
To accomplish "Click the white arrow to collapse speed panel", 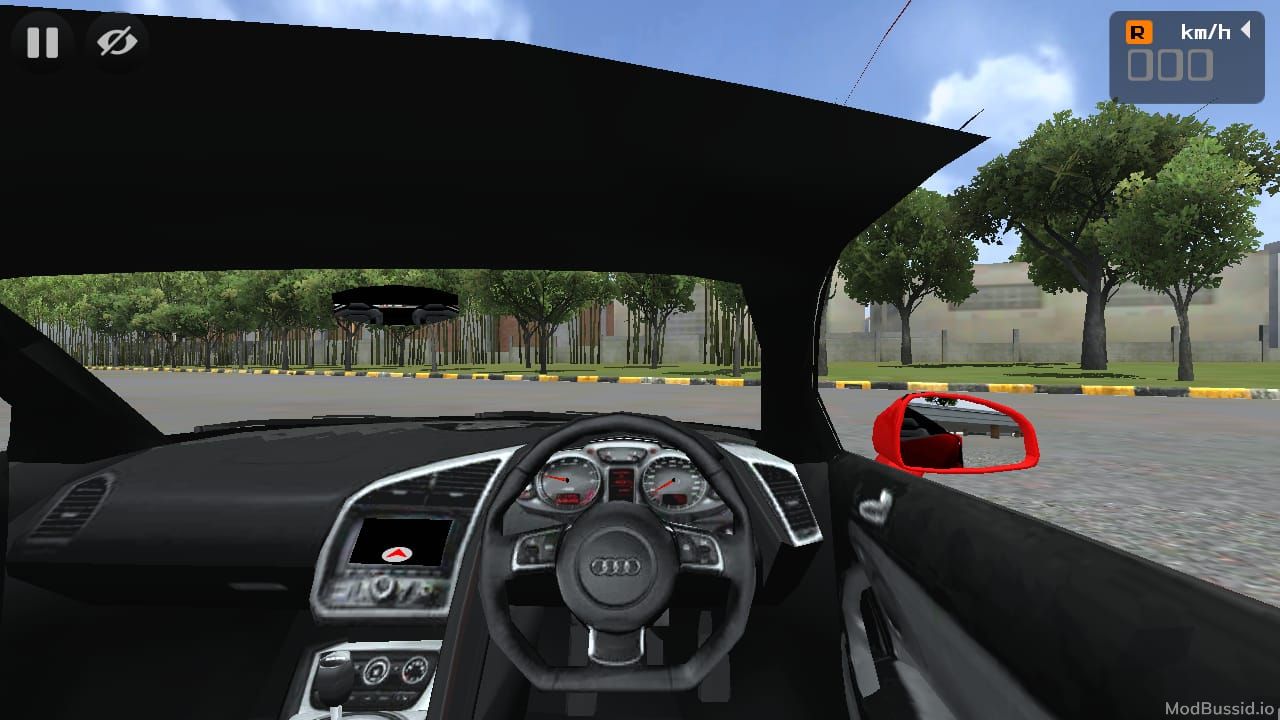I will click(1247, 30).
